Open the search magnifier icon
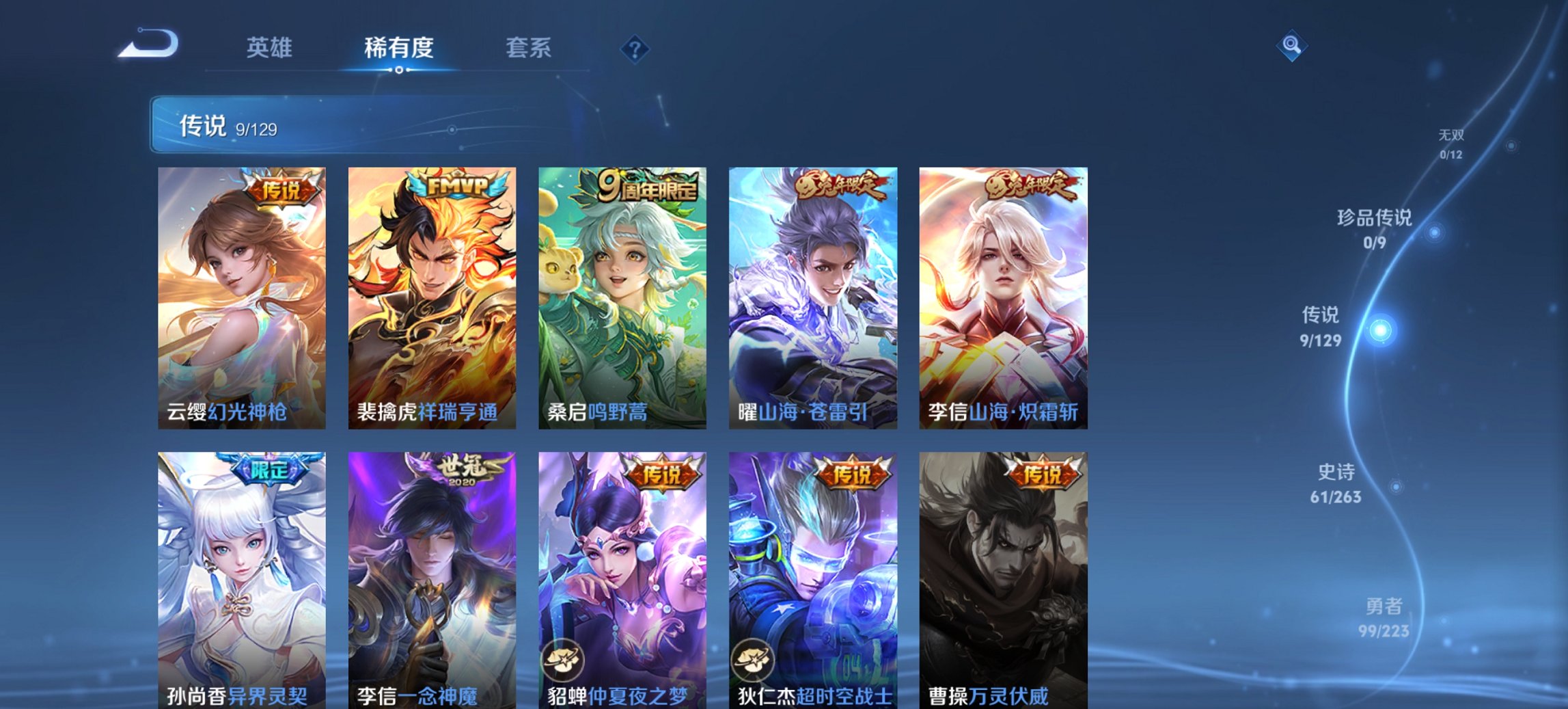This screenshot has width=1568, height=709. pos(1293,46)
